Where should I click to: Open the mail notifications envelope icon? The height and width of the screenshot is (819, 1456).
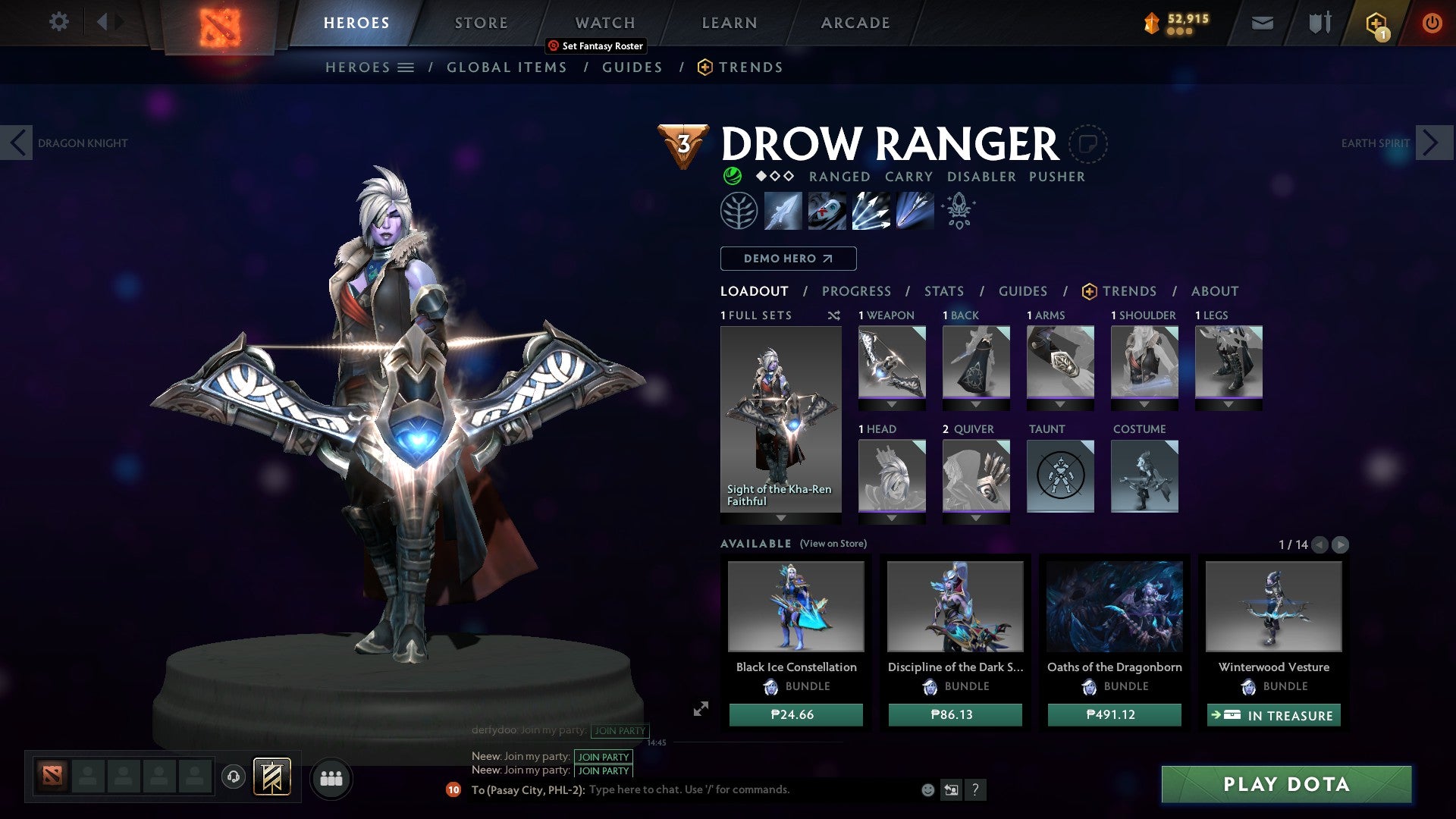pos(1262,23)
